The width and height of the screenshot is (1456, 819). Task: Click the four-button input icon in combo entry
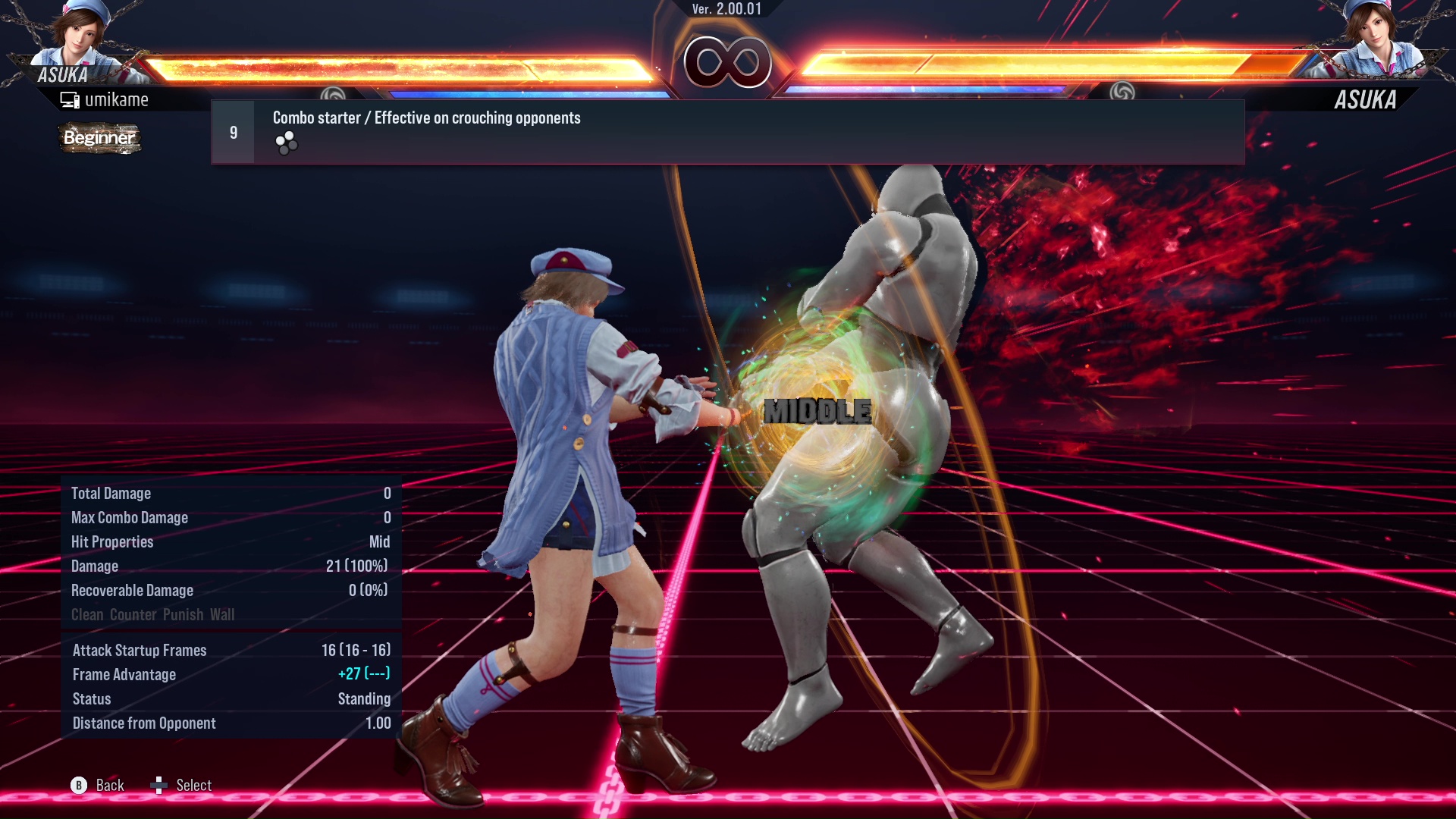286,143
